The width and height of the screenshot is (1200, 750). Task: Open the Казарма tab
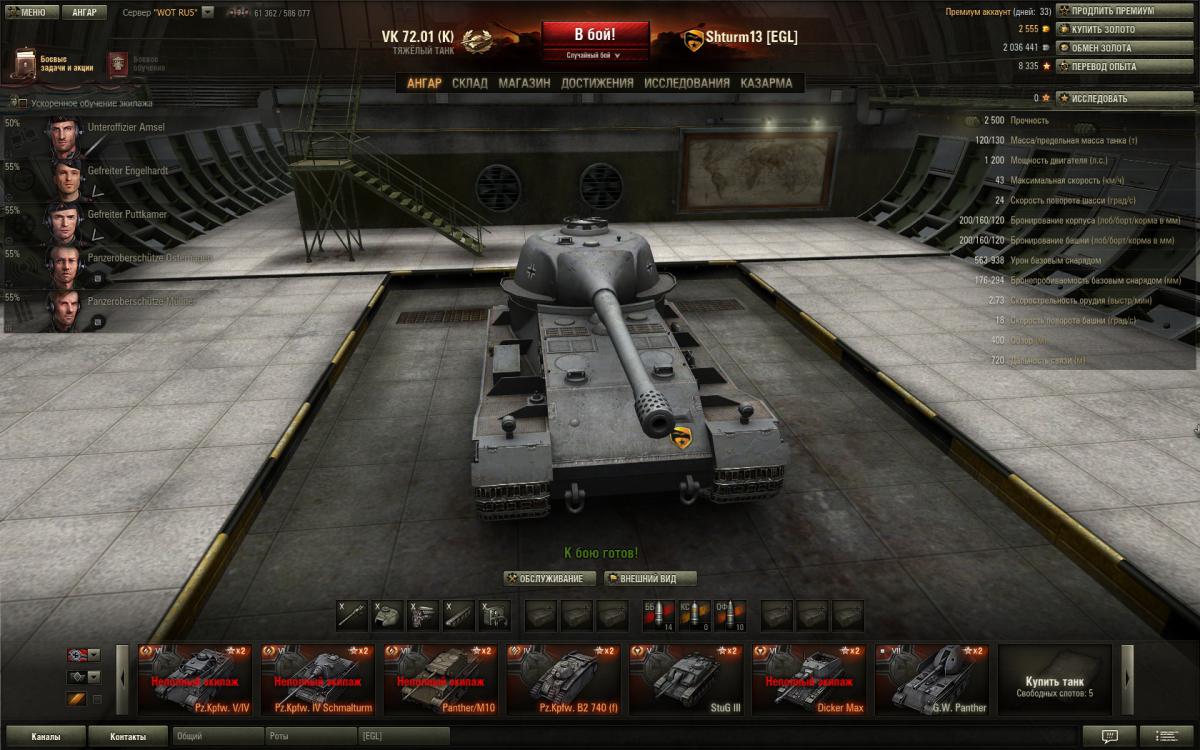point(766,83)
